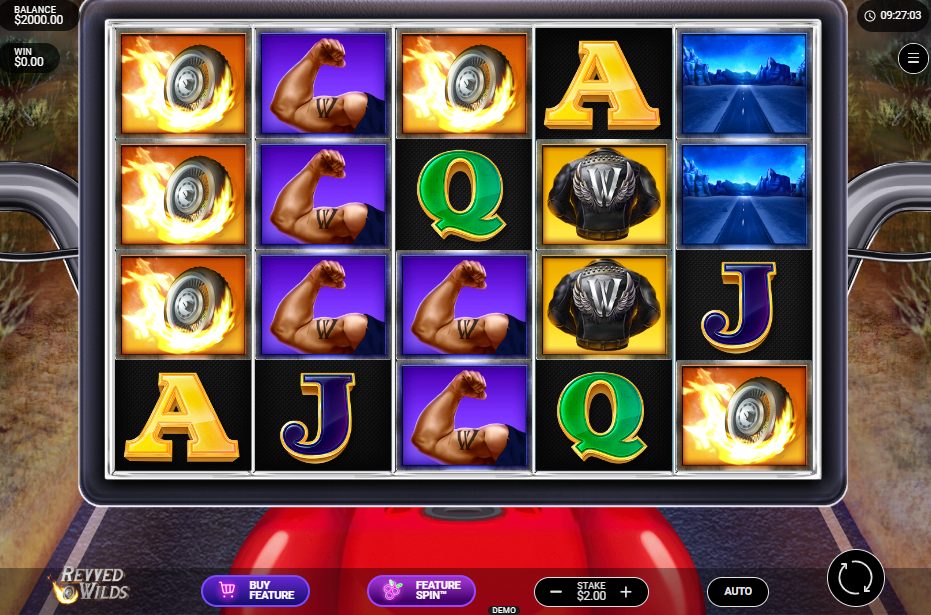Spin the reels with the circular arrow button
Viewport: 931px width, 615px height.
[x=856, y=578]
